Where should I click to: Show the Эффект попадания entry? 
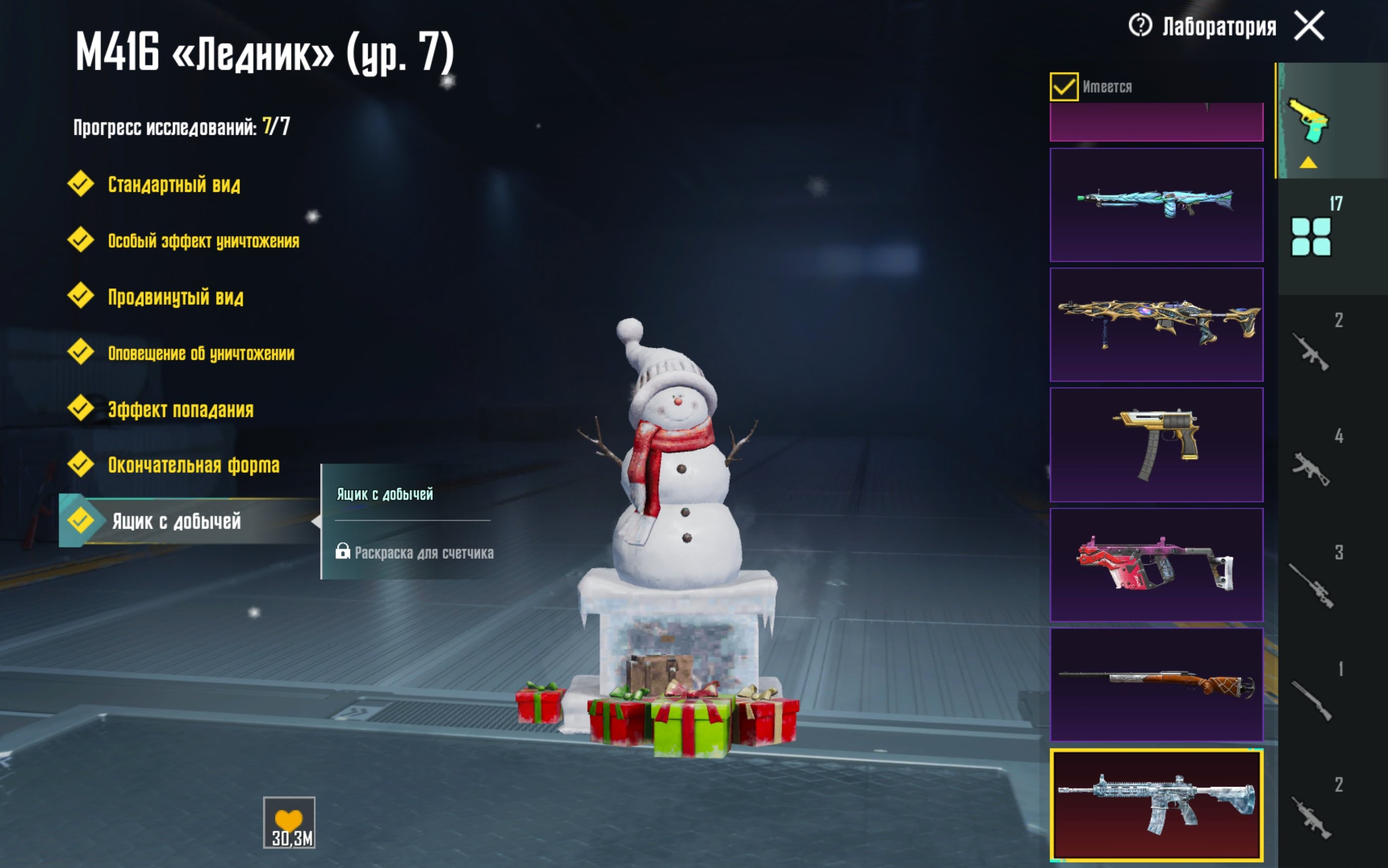pos(180,410)
